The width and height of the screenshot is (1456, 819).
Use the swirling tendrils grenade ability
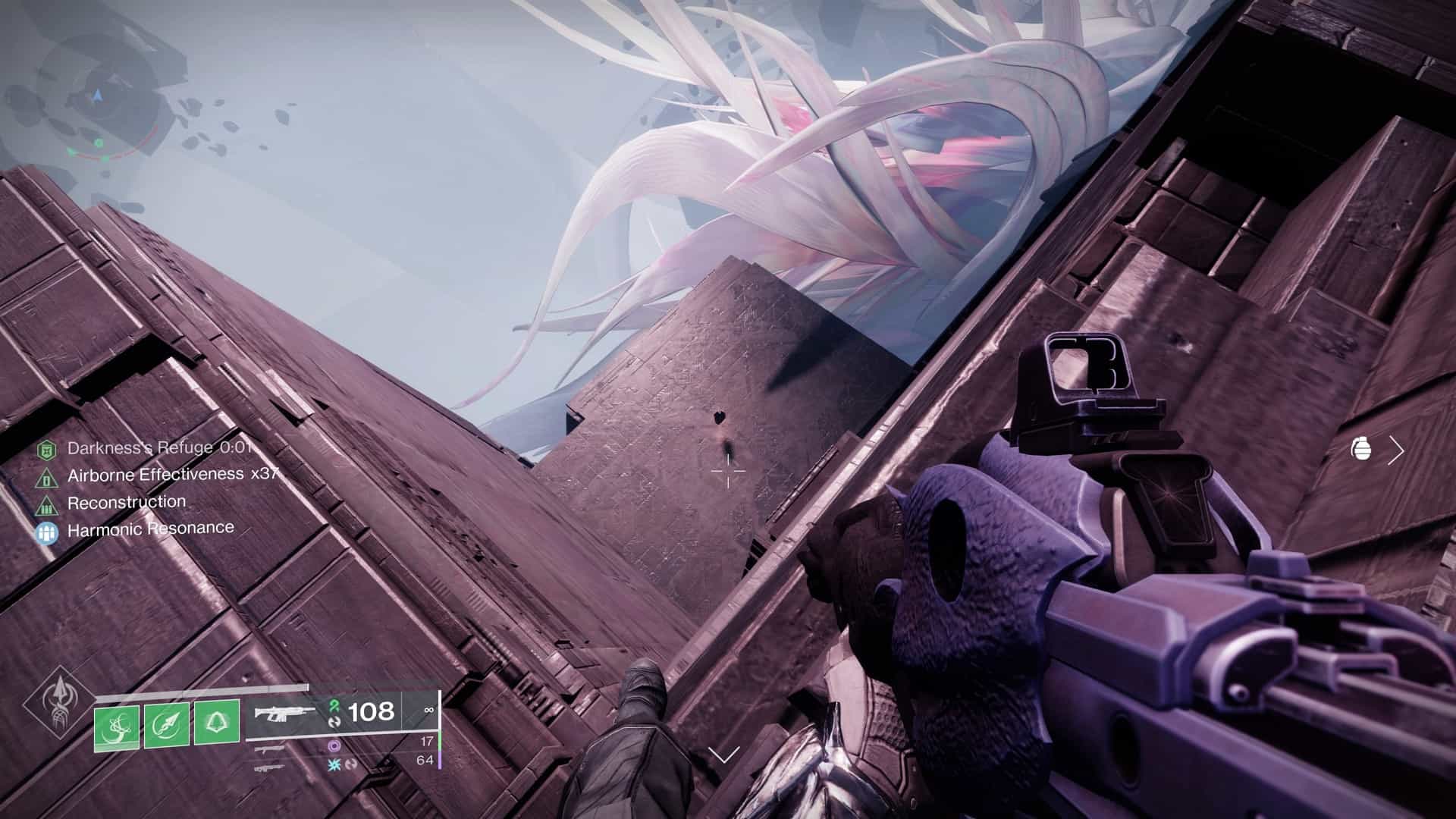coord(117,723)
